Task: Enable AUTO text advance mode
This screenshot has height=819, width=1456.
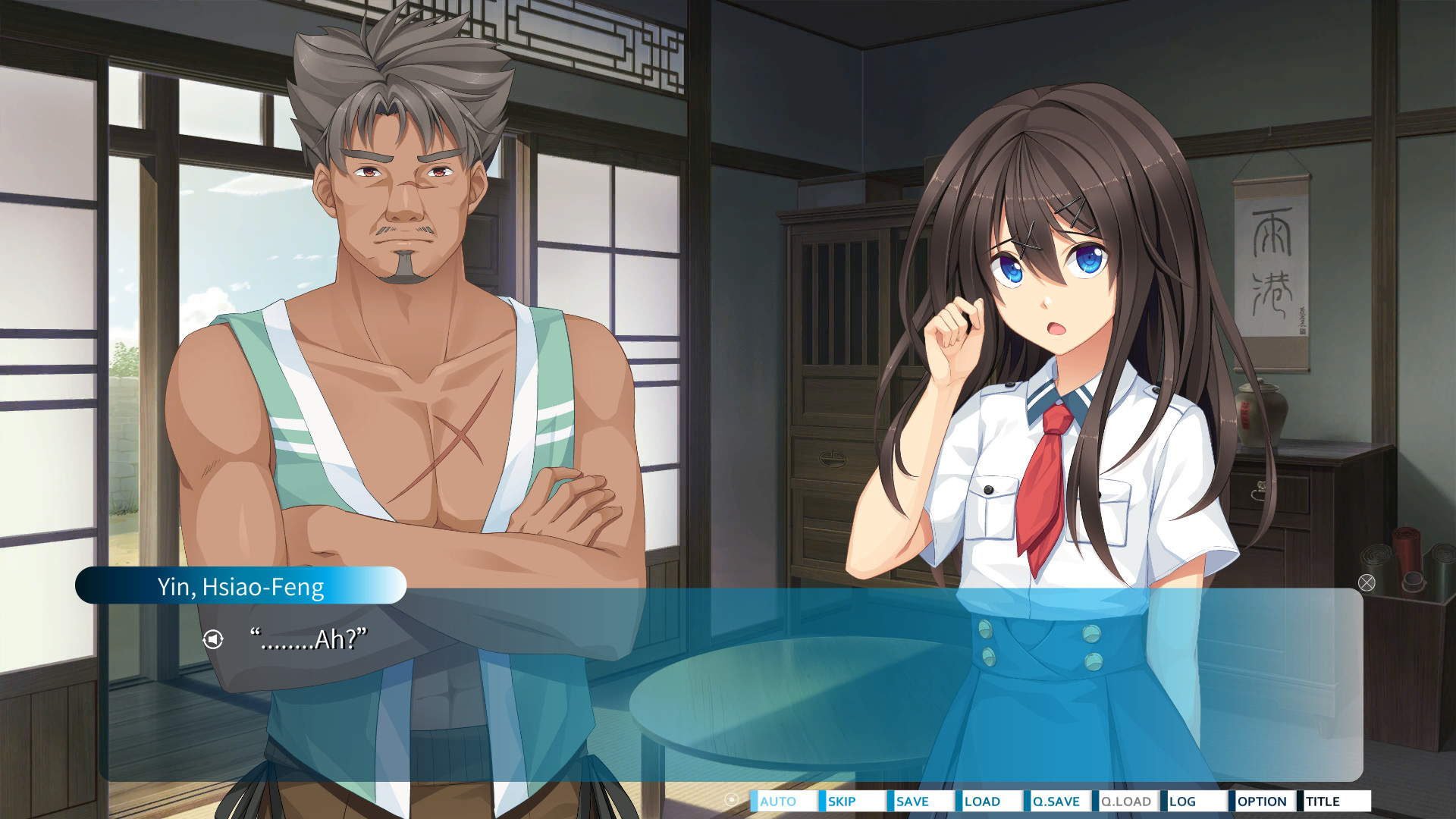Action: pos(783,802)
